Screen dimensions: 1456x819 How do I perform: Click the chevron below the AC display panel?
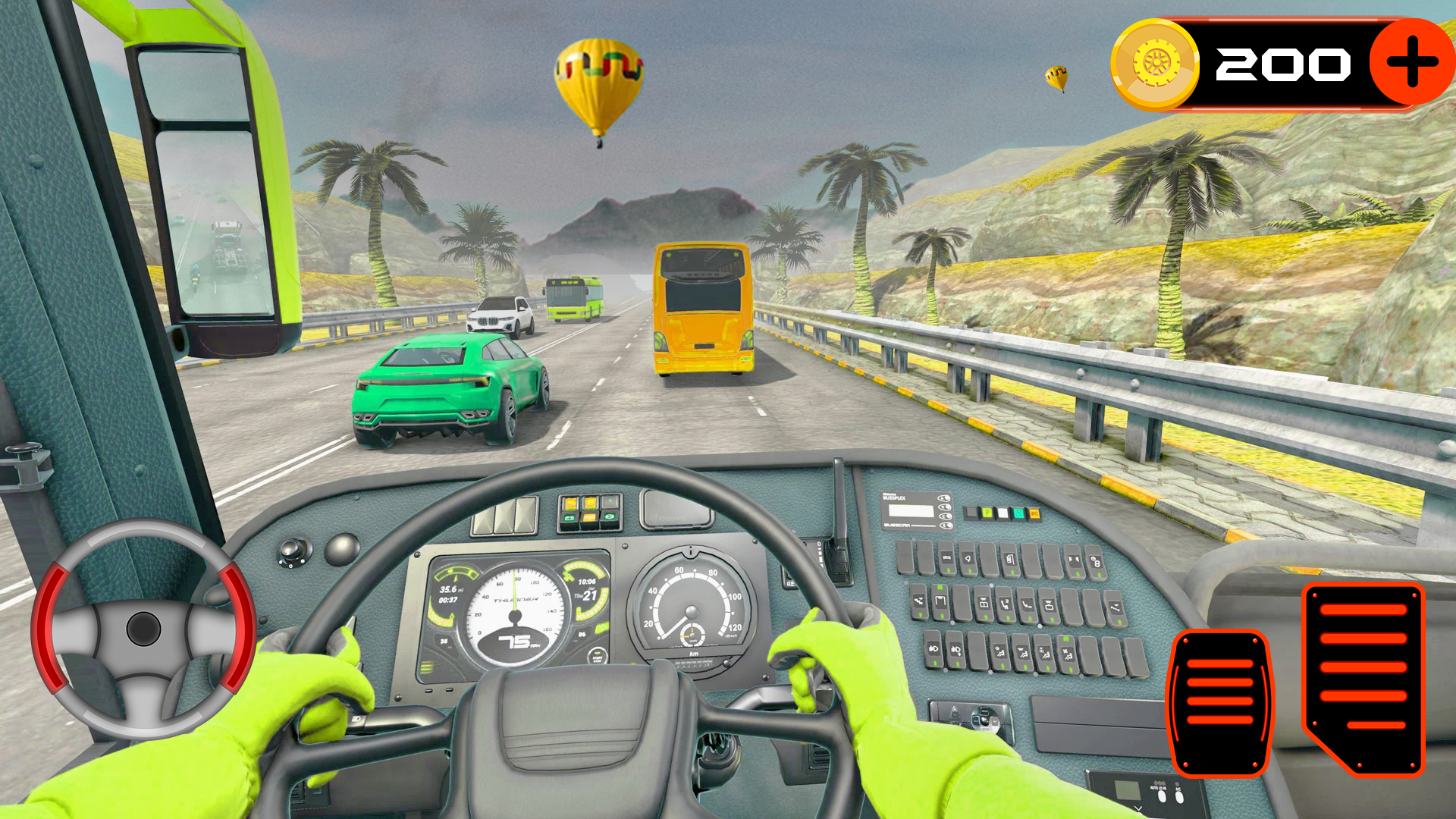[1138, 808]
